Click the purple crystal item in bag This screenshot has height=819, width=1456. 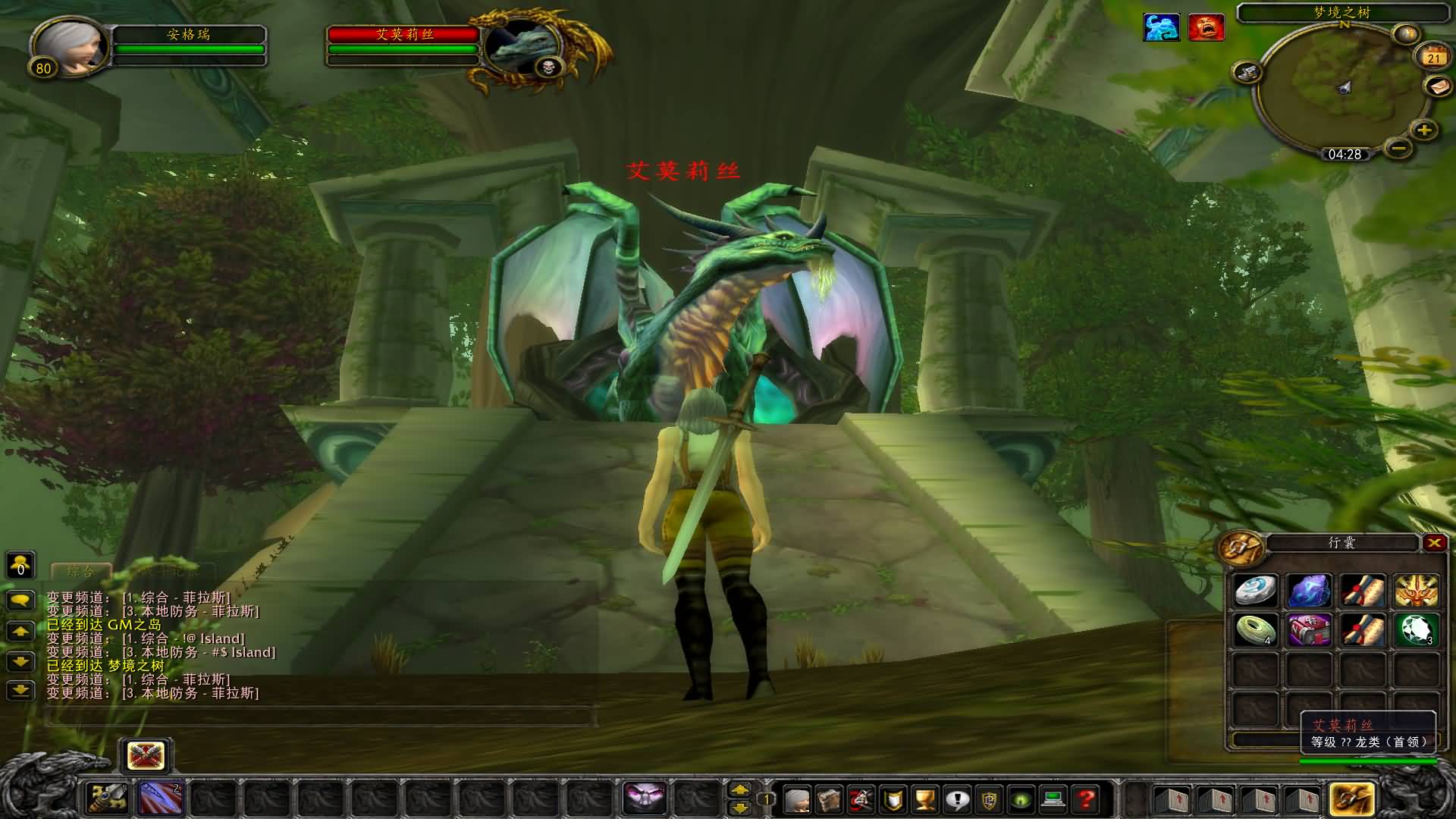tap(1310, 590)
